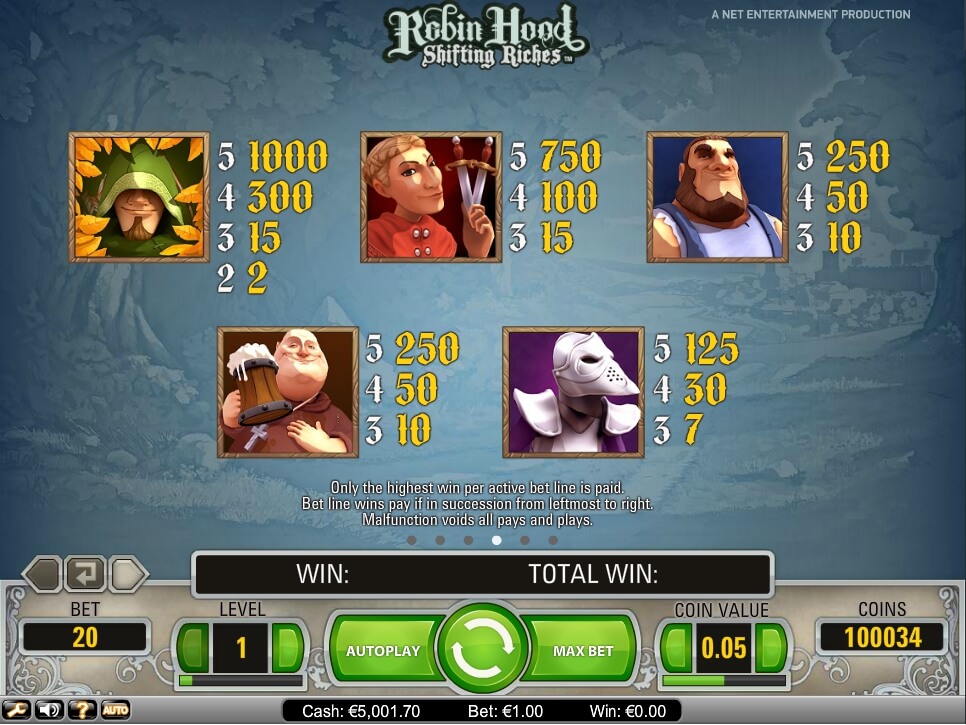This screenshot has height=725, width=966.
Task: Return to the game from the paytable
Action: pos(85,574)
